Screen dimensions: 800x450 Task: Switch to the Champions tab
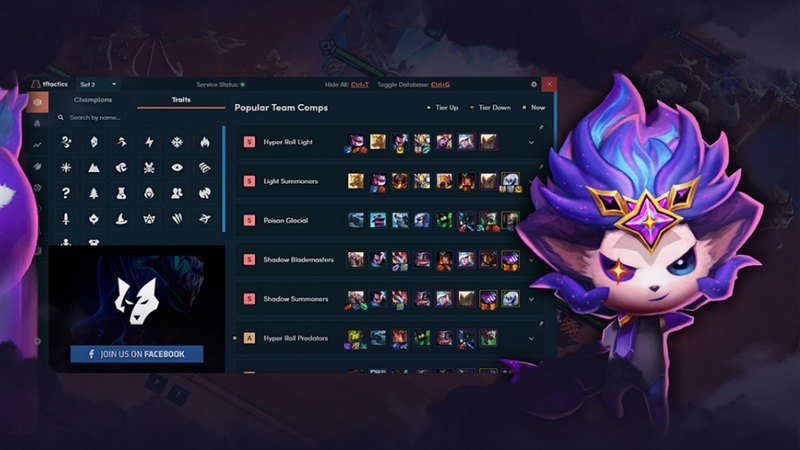pyautogui.click(x=93, y=100)
